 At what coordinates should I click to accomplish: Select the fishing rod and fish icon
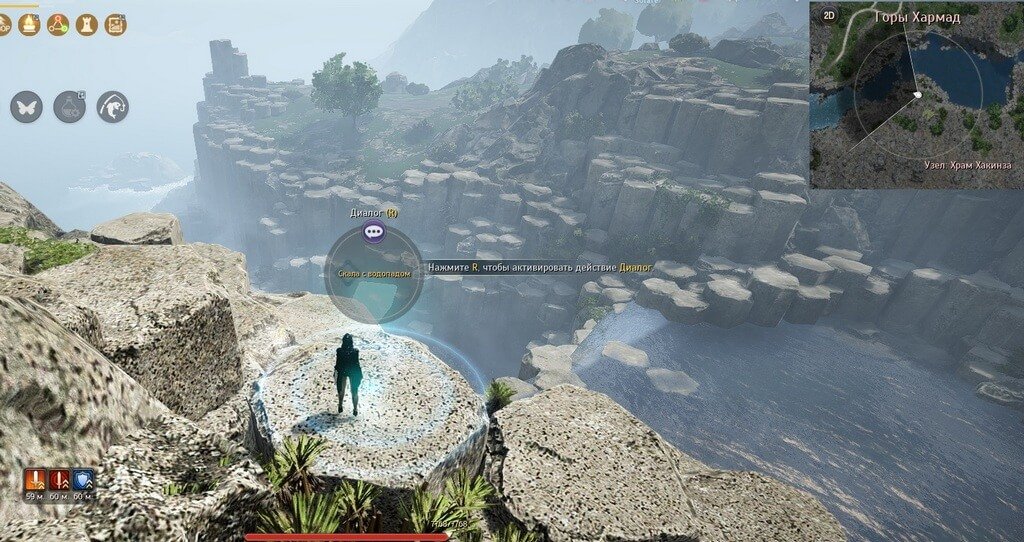point(112,107)
